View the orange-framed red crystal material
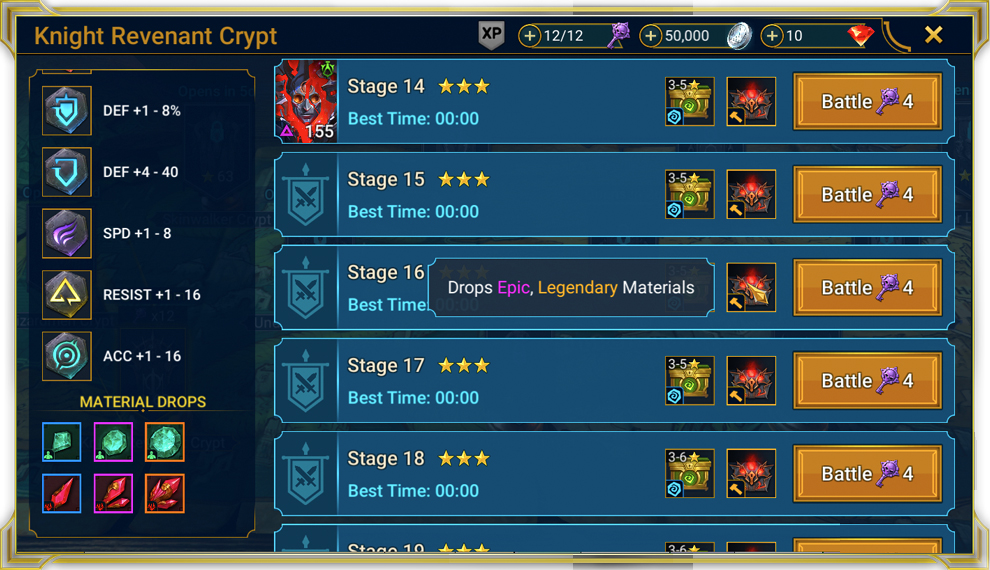 (x=164, y=493)
